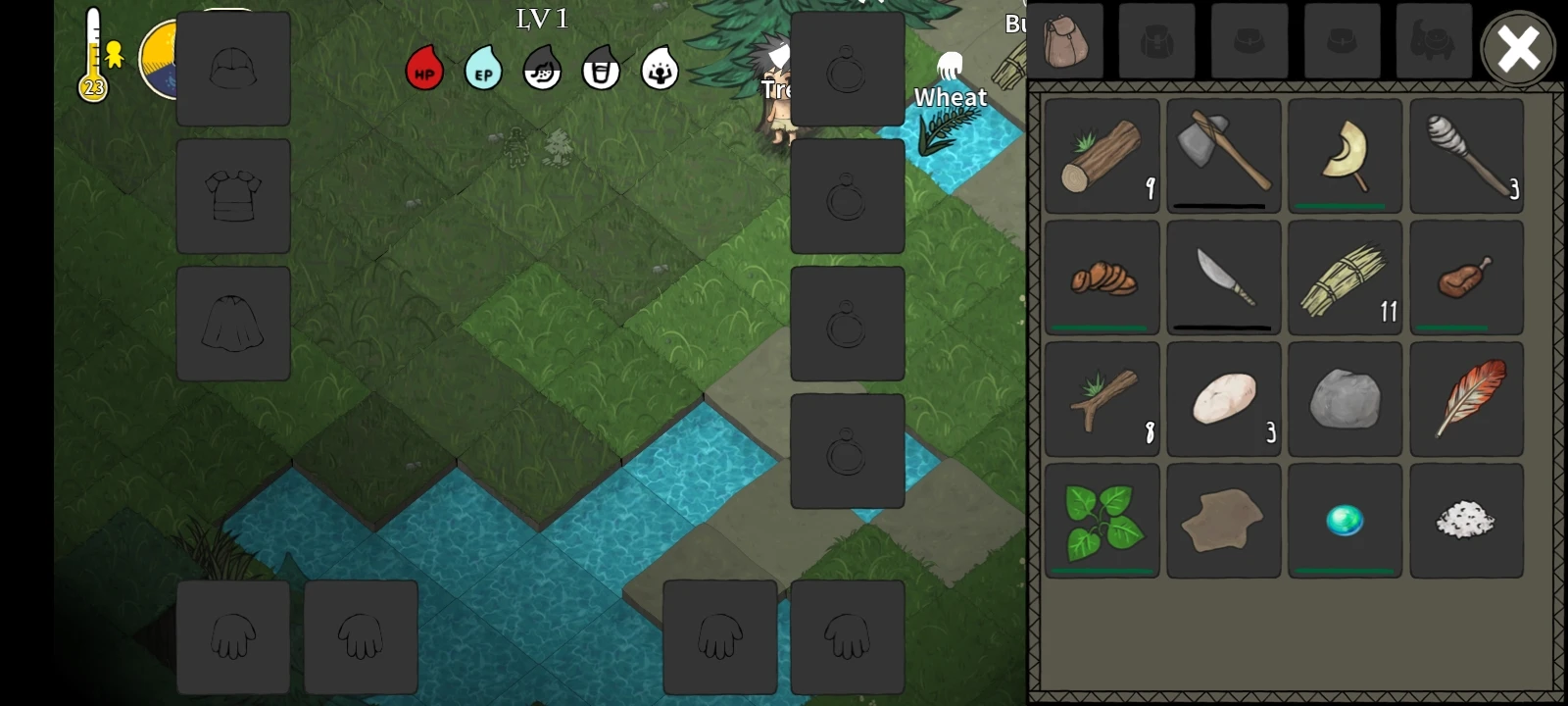The height and width of the screenshot is (706, 1568).
Task: Open the shirt armor equipment slot
Action: click(x=233, y=196)
